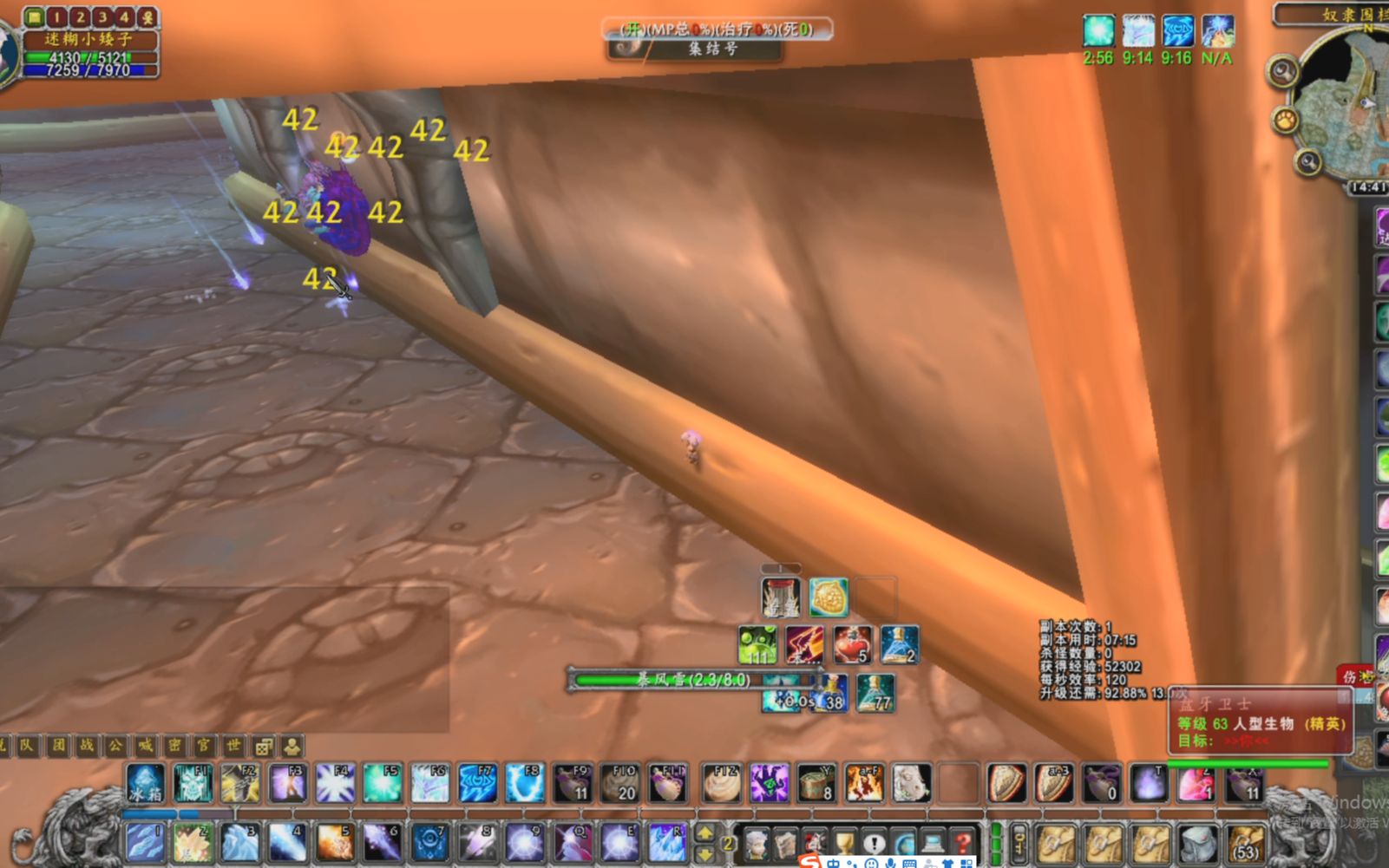Open the backpack with 53 free slots
1389x868 pixels.
pyautogui.click(x=1245, y=843)
